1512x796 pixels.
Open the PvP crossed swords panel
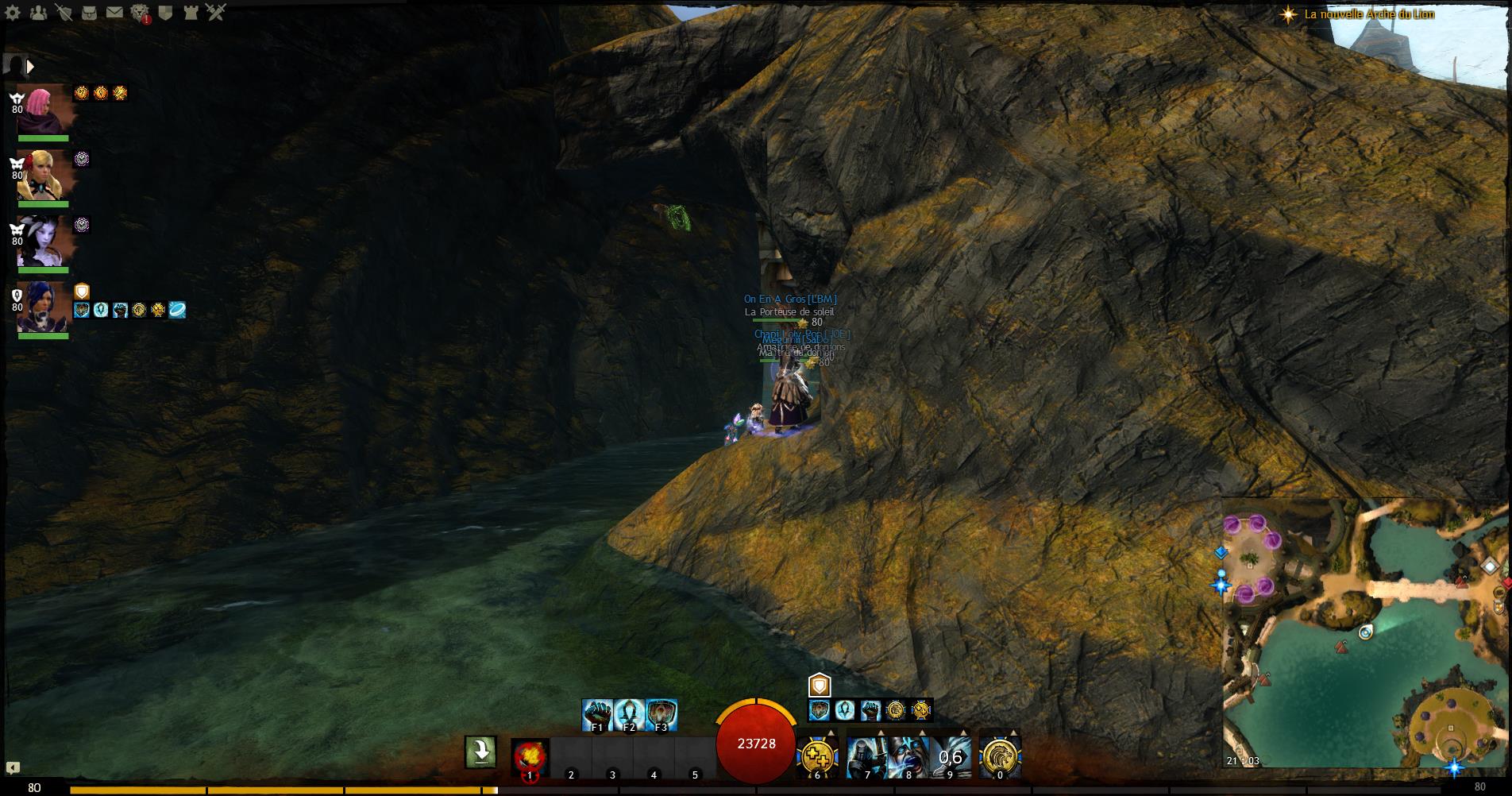pyautogui.click(x=216, y=13)
